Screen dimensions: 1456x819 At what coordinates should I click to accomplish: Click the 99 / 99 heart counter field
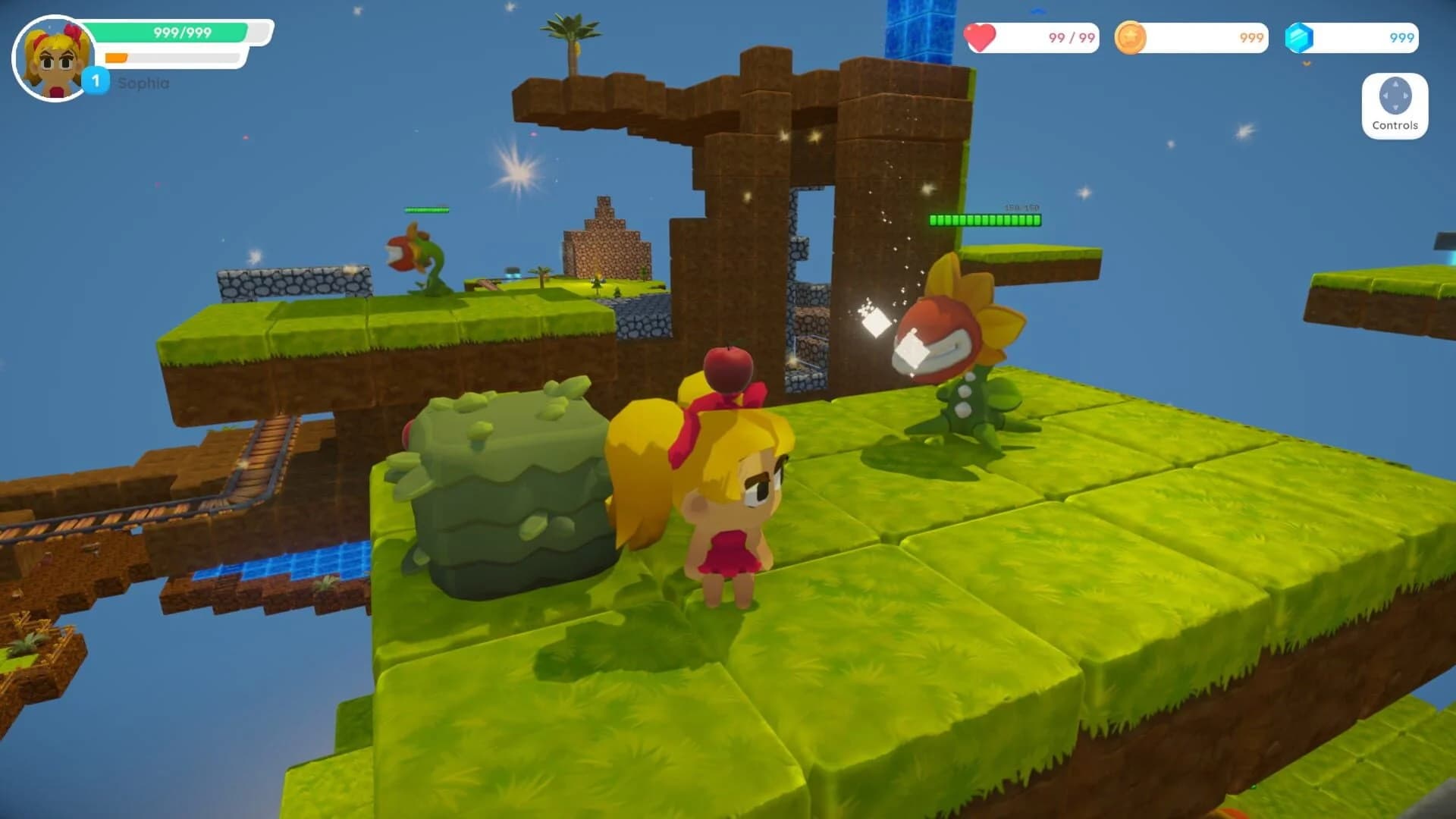click(x=1031, y=38)
